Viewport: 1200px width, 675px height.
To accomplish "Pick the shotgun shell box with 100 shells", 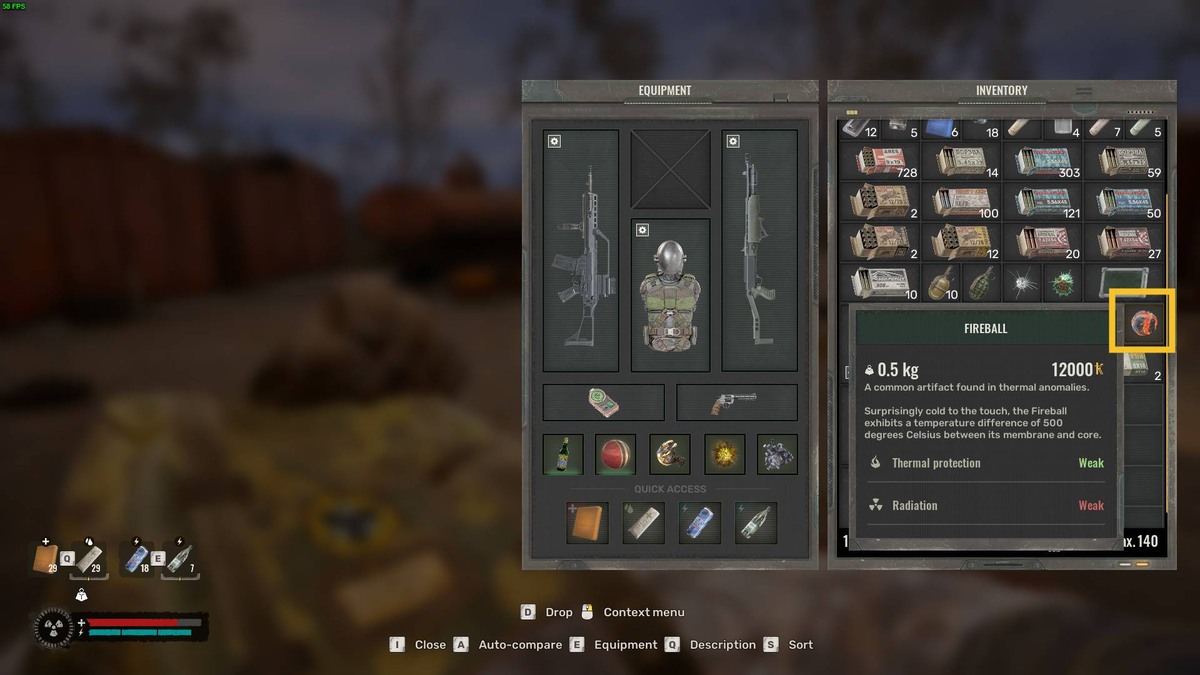I will tap(960, 202).
